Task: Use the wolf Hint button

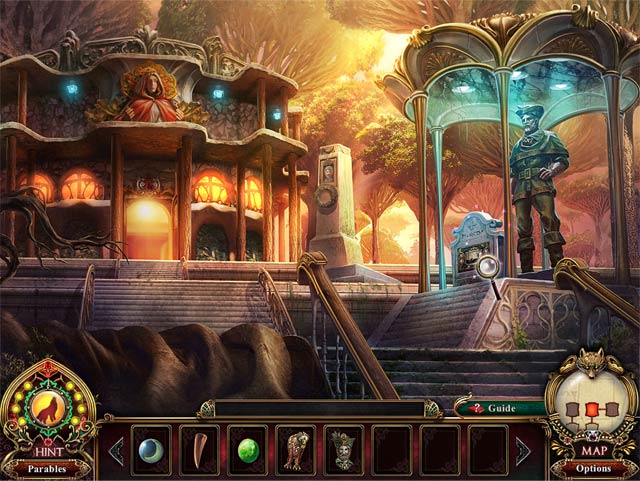Action: tap(47, 408)
